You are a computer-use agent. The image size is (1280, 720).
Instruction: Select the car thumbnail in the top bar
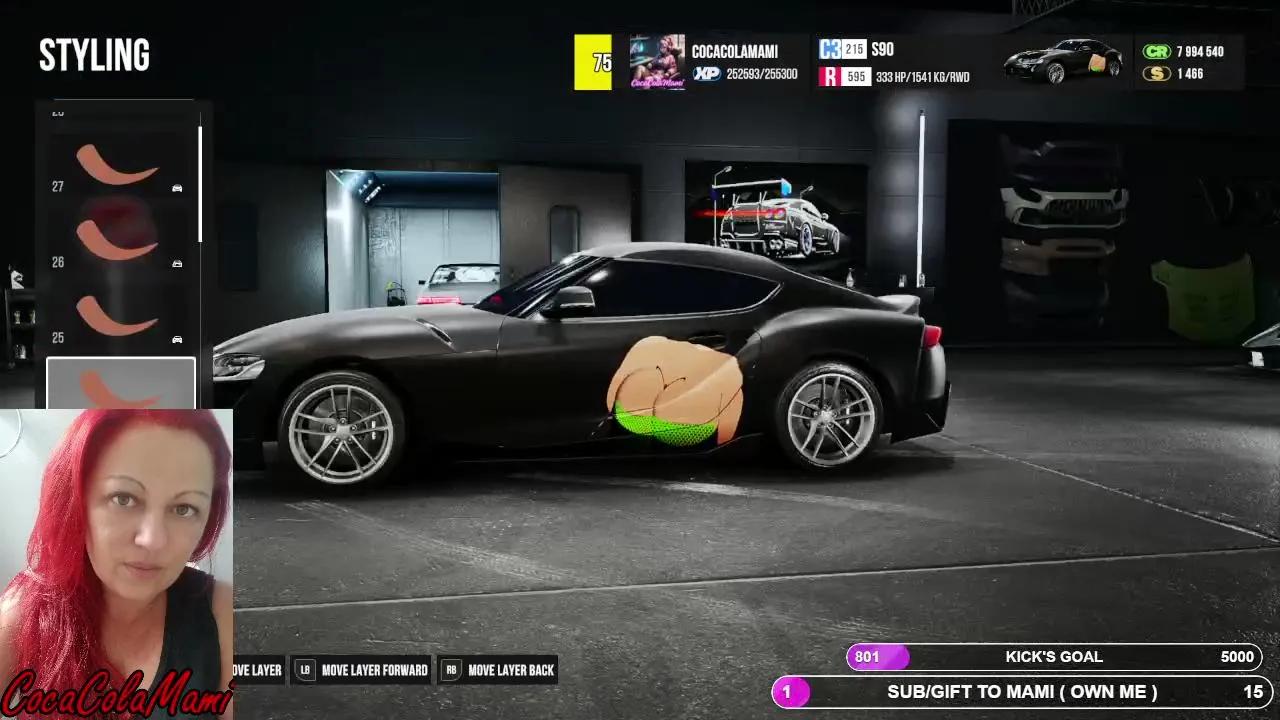1063,61
